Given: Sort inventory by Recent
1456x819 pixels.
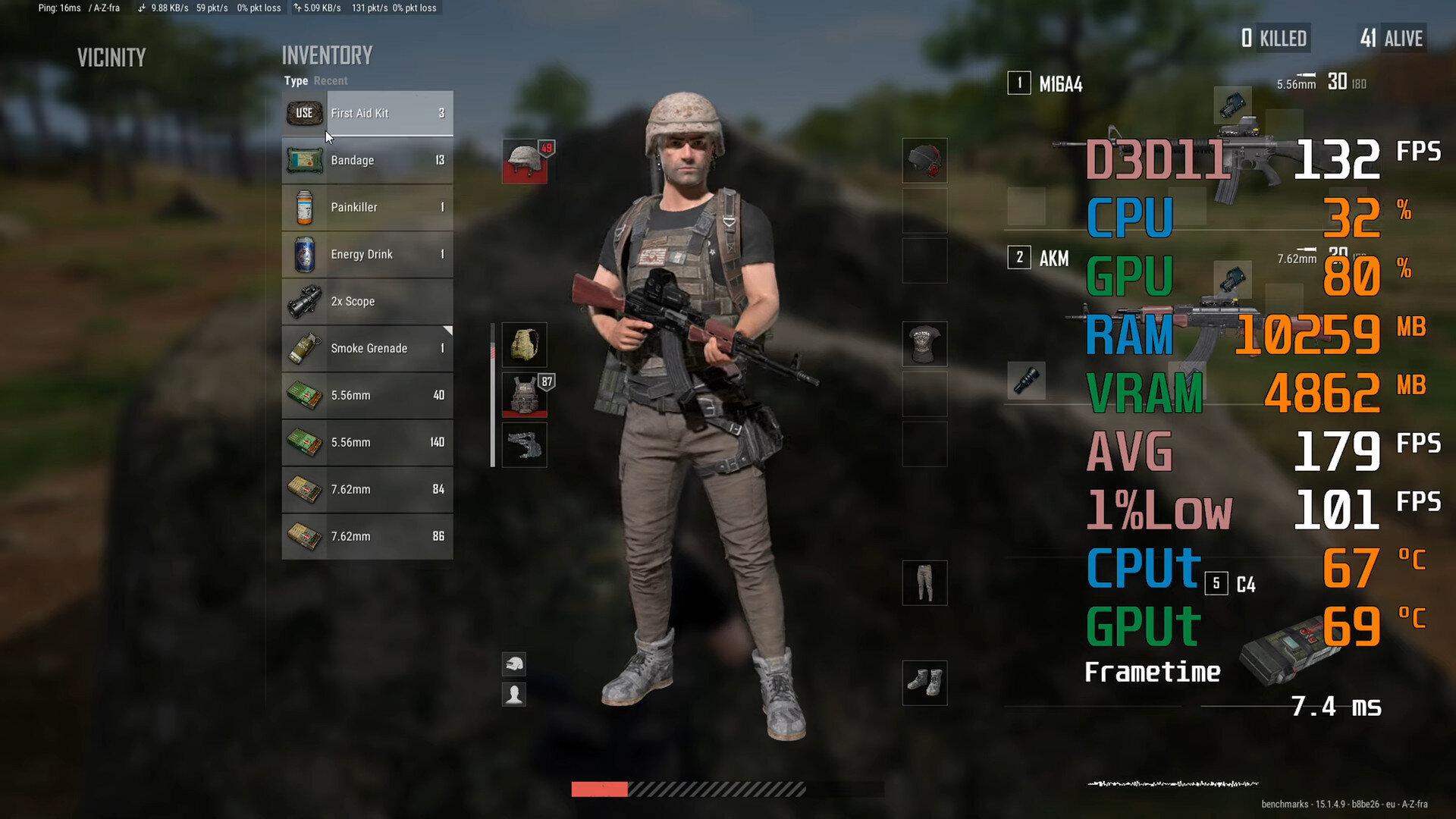Looking at the screenshot, I should click(331, 80).
